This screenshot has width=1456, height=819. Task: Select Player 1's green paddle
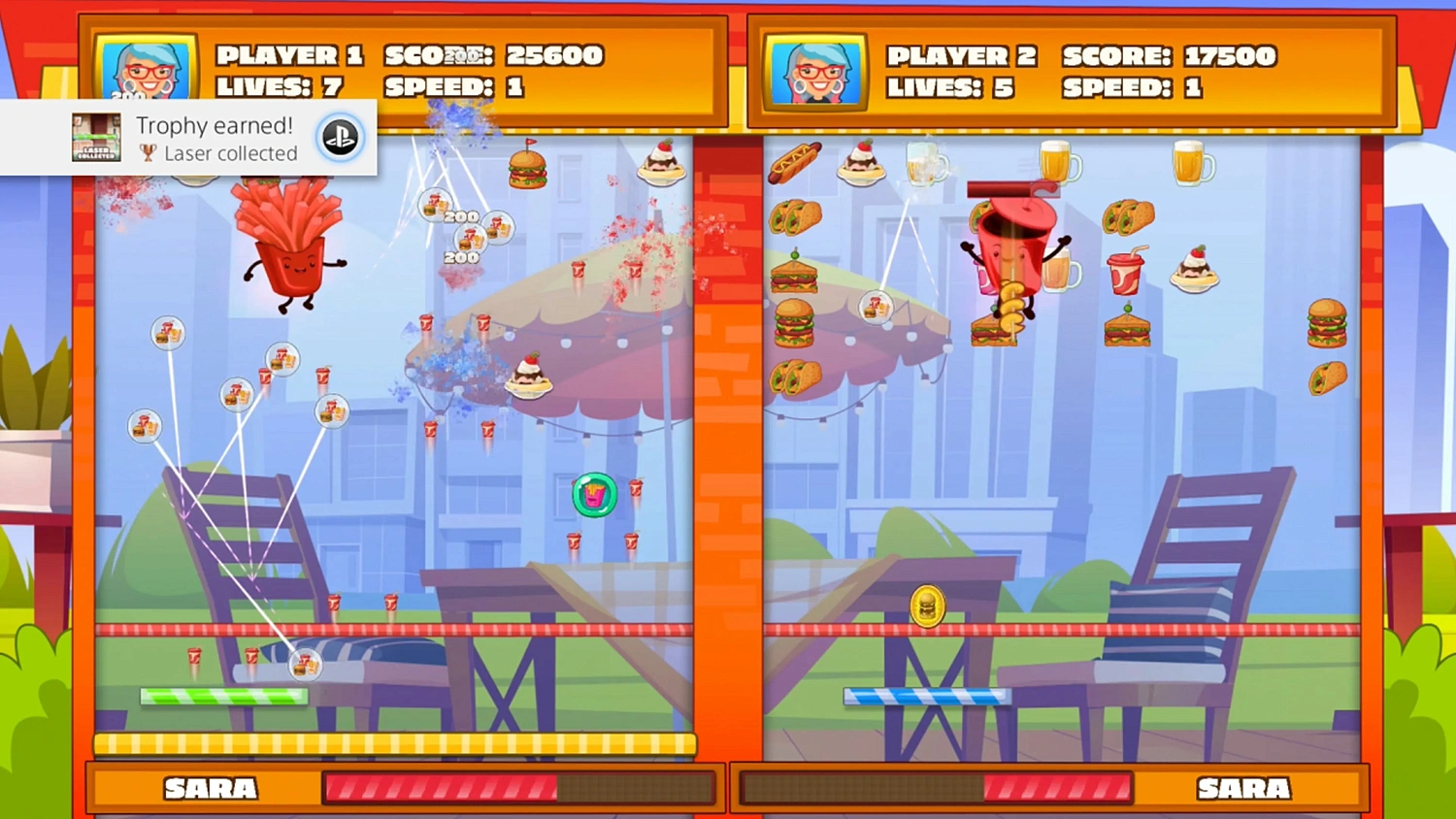tap(225, 696)
